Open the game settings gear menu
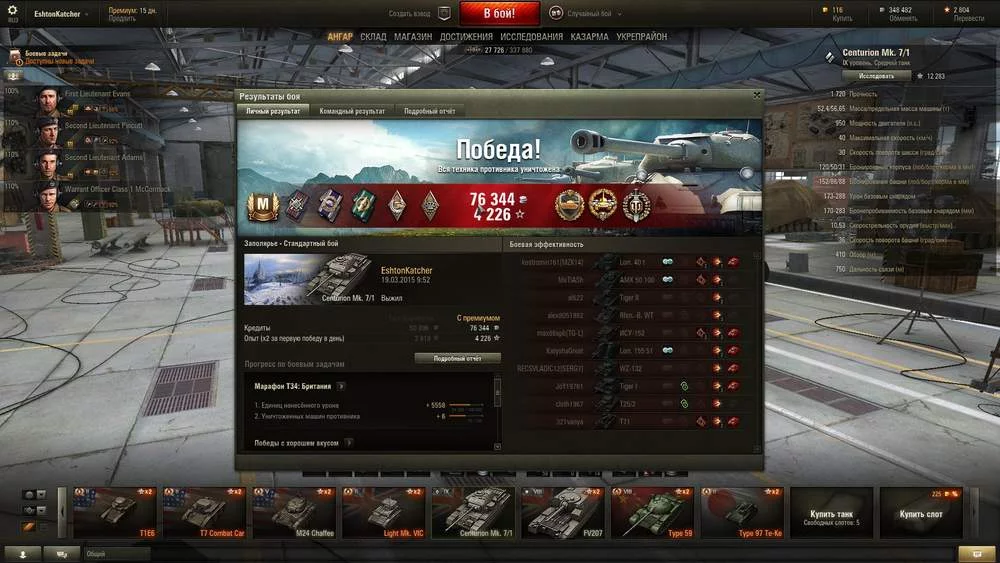Image resolution: width=1000 pixels, height=563 pixels. tap(13, 12)
